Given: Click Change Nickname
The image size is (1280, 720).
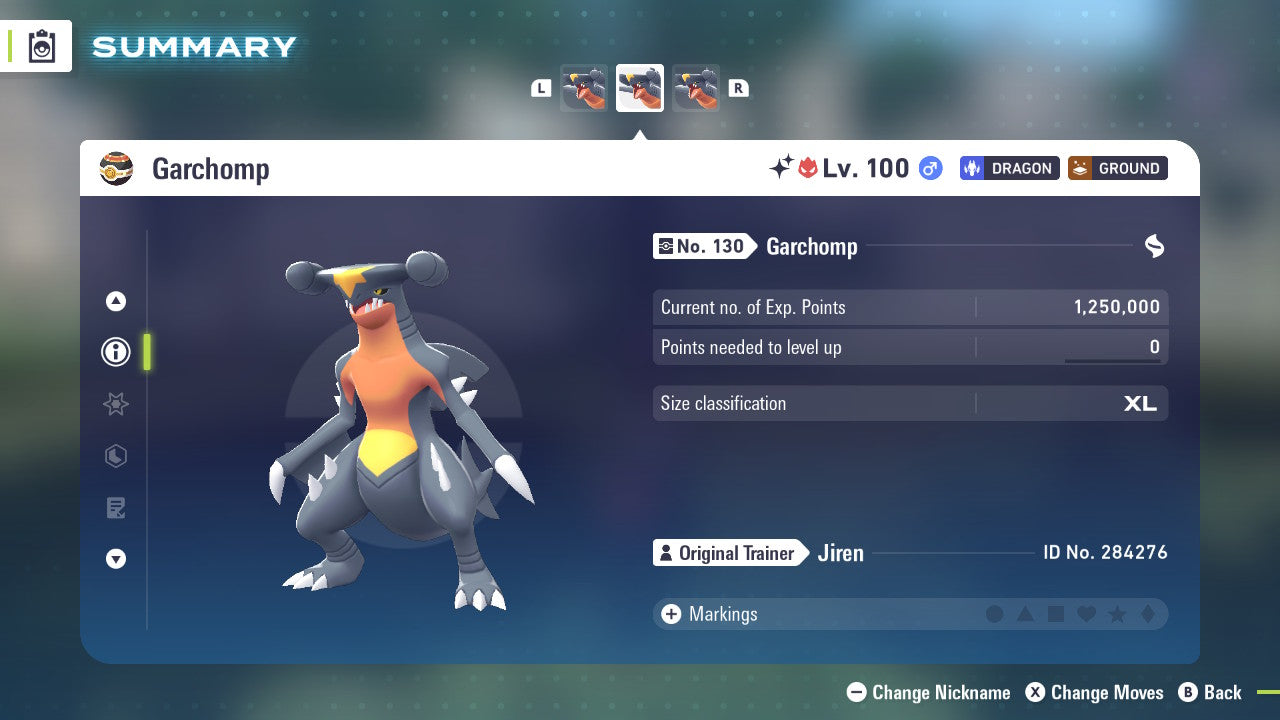Looking at the screenshot, I should pyautogui.click(x=928, y=692).
